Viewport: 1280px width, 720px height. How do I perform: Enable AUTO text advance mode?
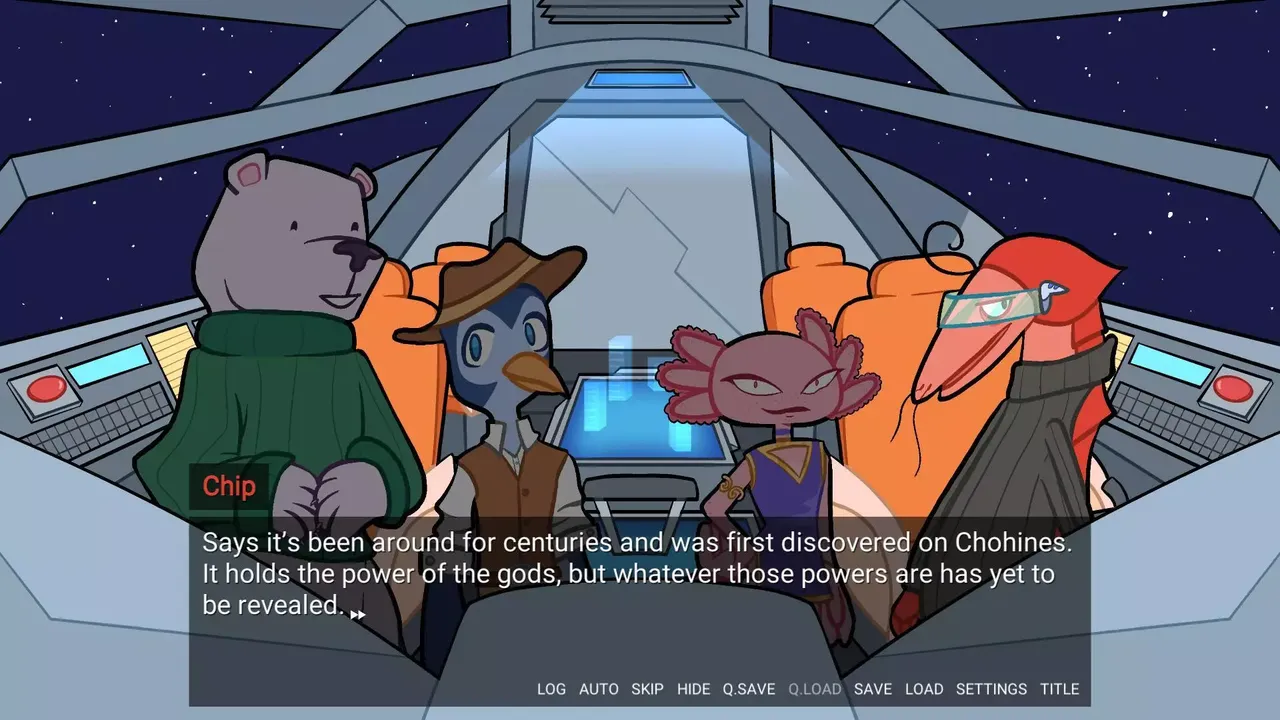coord(598,689)
